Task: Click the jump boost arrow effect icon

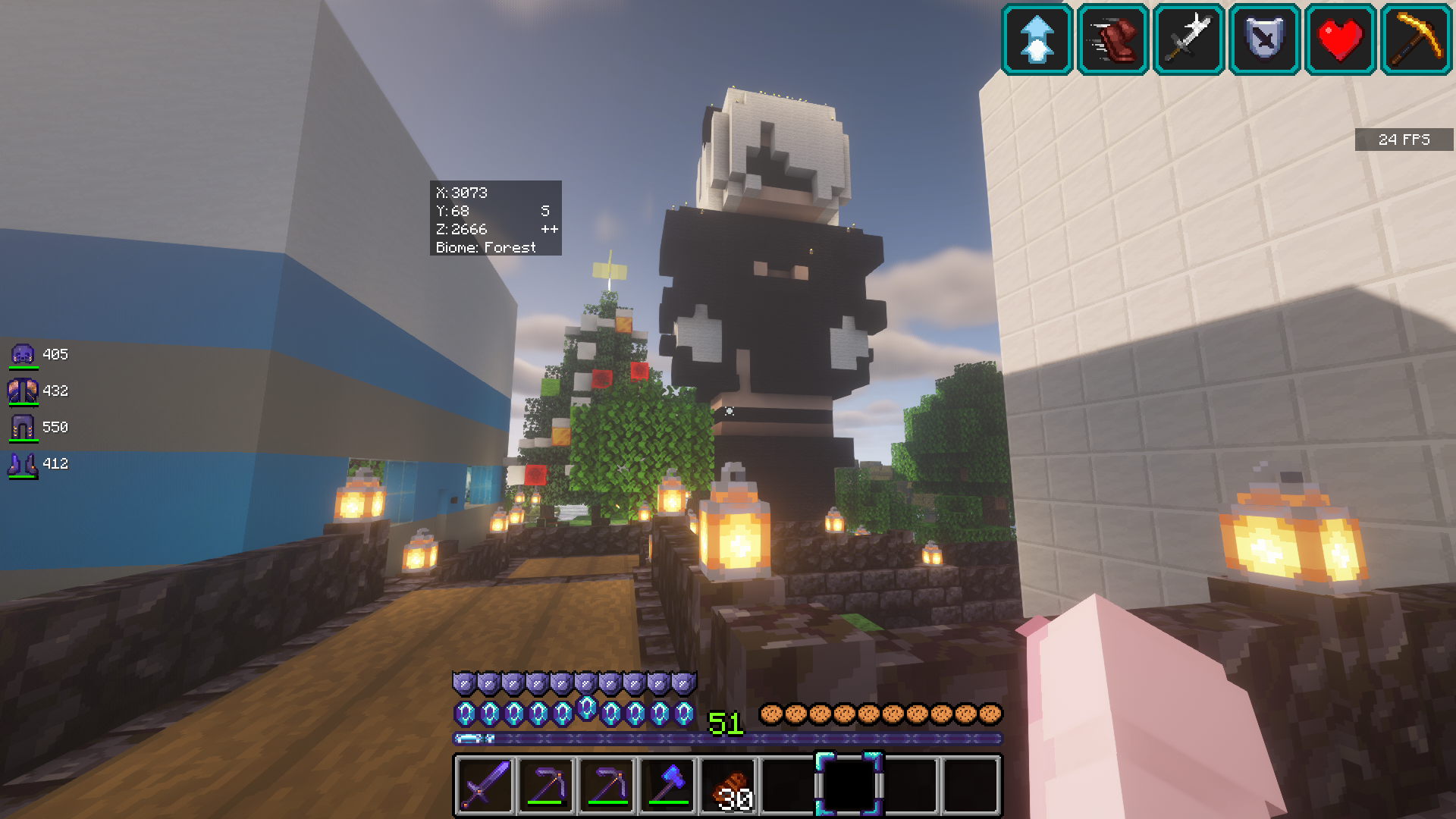Action: (1037, 39)
